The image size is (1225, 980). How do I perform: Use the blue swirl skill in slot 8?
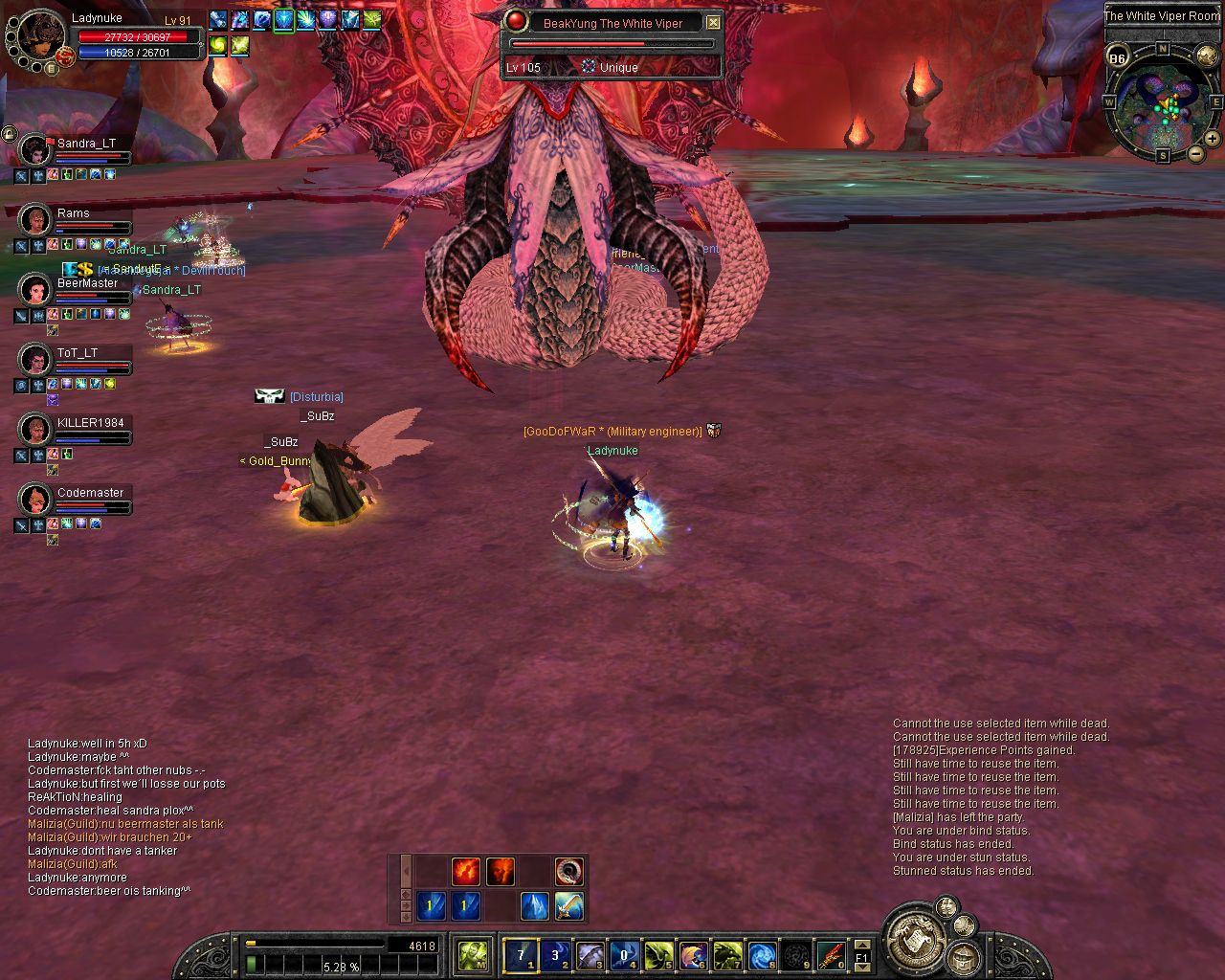pyautogui.click(x=762, y=954)
